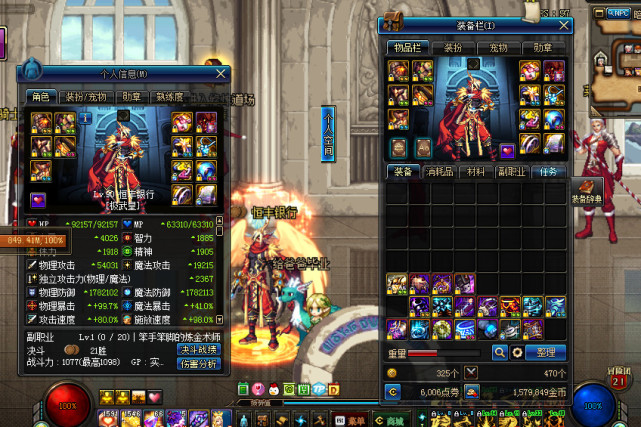Viewport: 641px width, 427px height.
Task: Click the gear settings button beside inventory search
Action: point(516,353)
